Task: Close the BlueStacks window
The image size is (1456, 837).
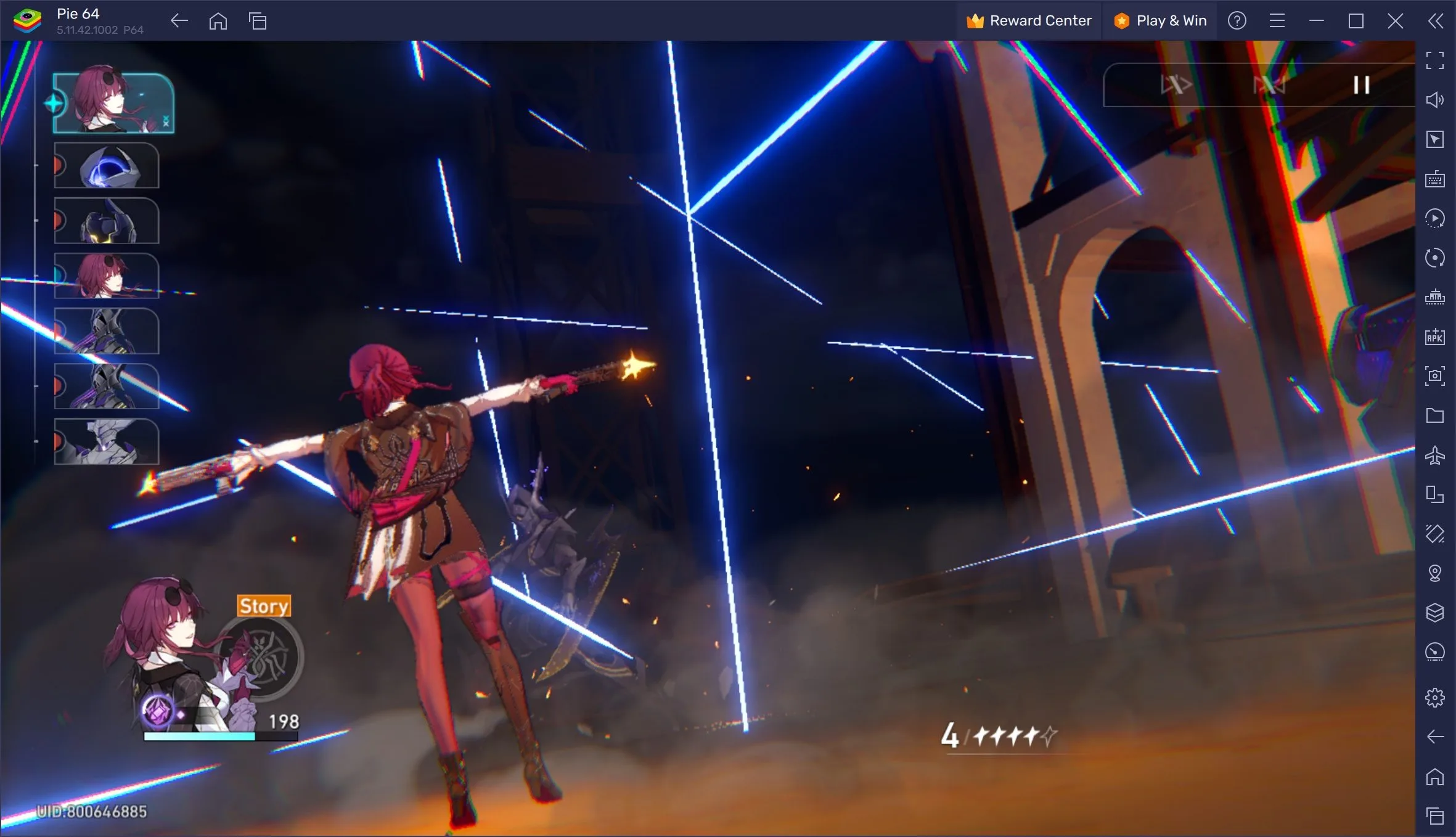Action: point(1395,21)
